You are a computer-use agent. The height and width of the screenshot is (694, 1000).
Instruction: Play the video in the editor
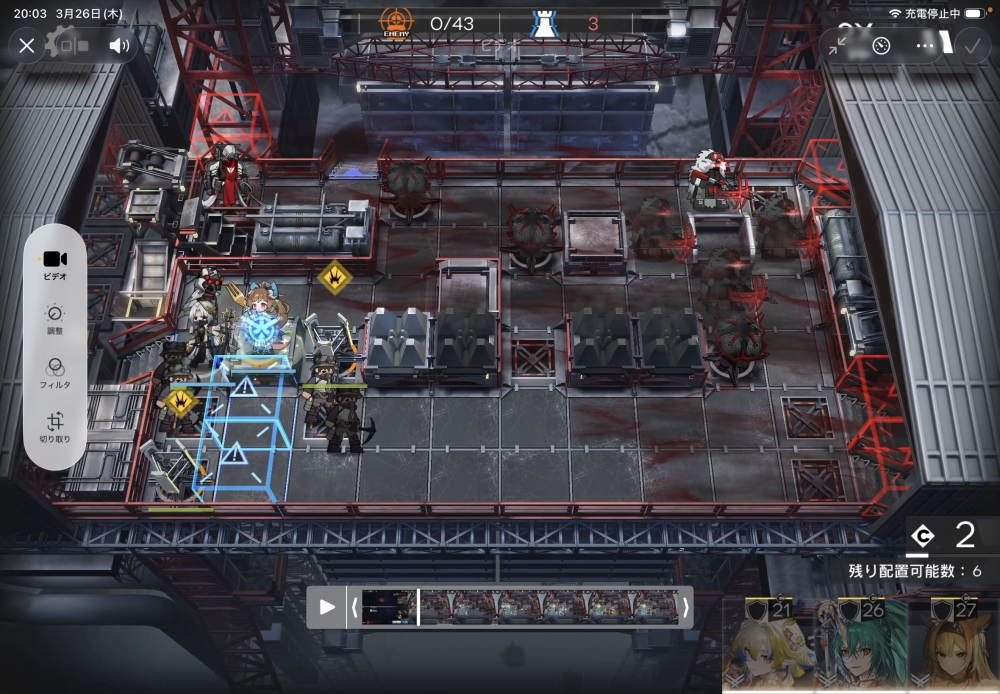tap(327, 607)
